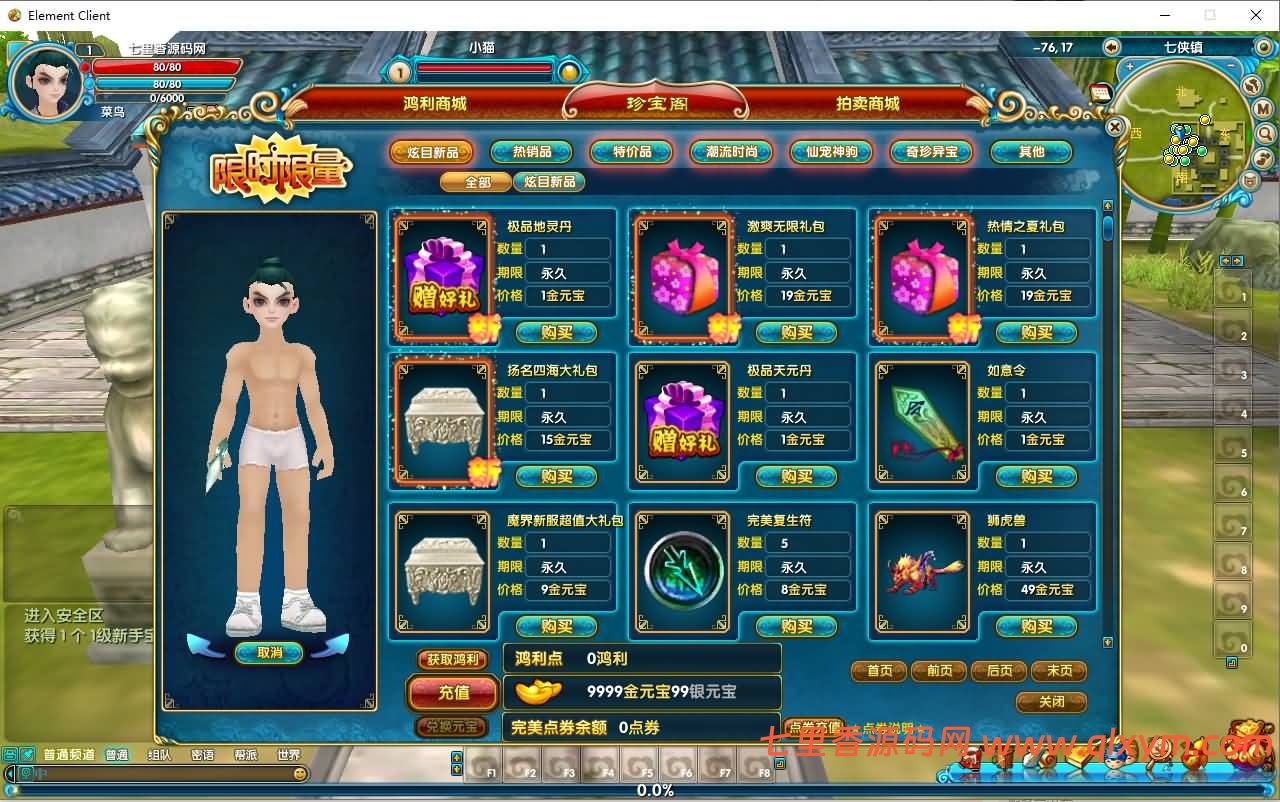Screen dimensions: 1280x802
Task: Switch to the 拍卖商城 tab
Action: tap(869, 101)
